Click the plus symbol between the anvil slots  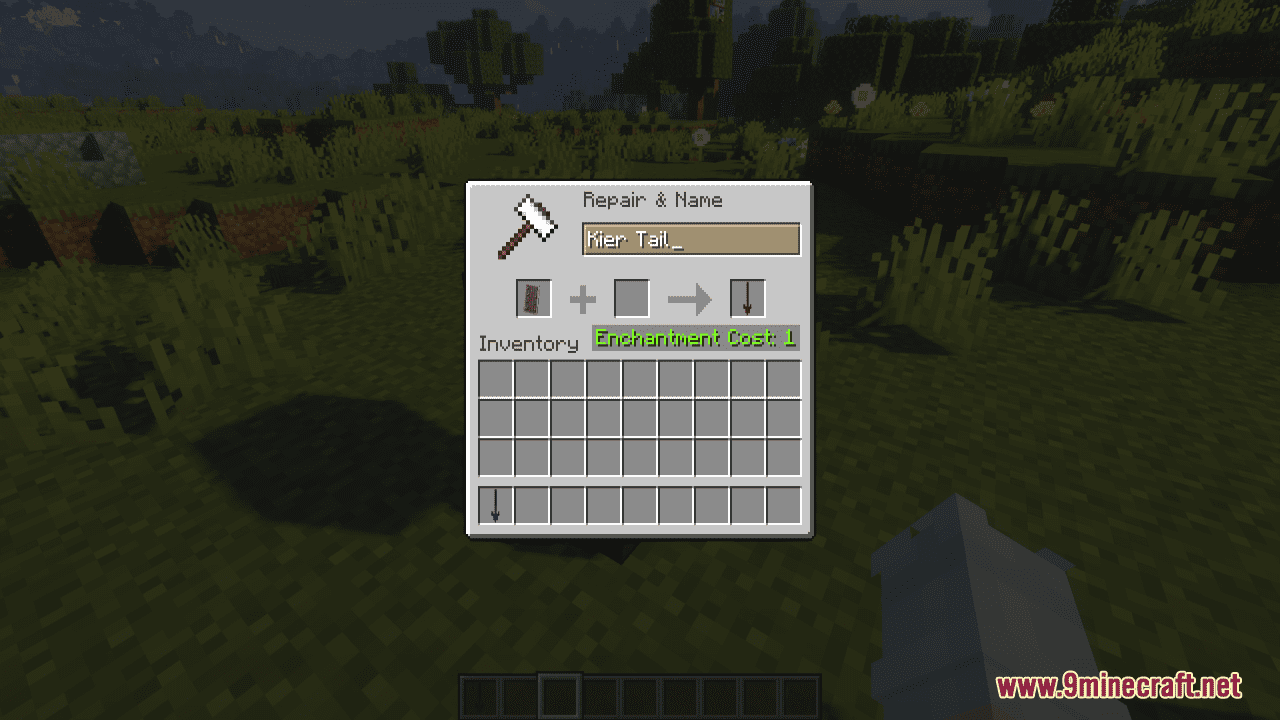point(582,298)
